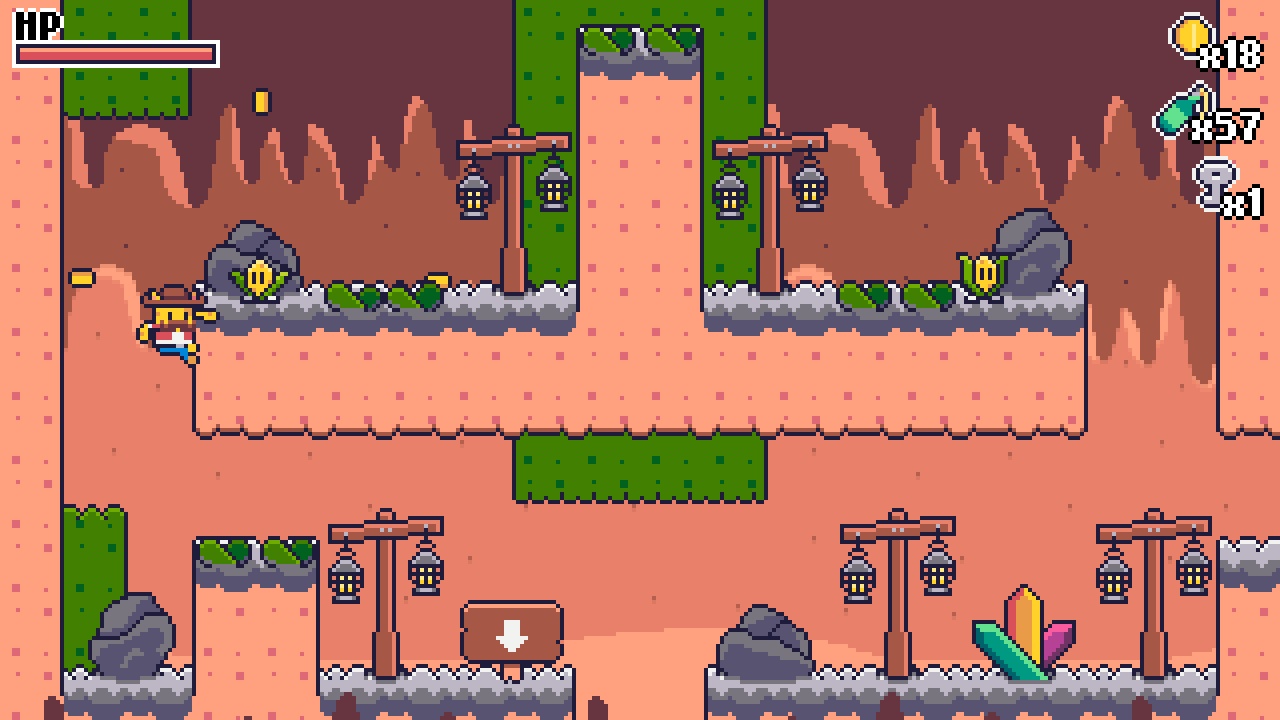Click the corn enemy on the left platform
Image resolution: width=1280 pixels, height=720 pixels.
pyautogui.click(x=260, y=280)
